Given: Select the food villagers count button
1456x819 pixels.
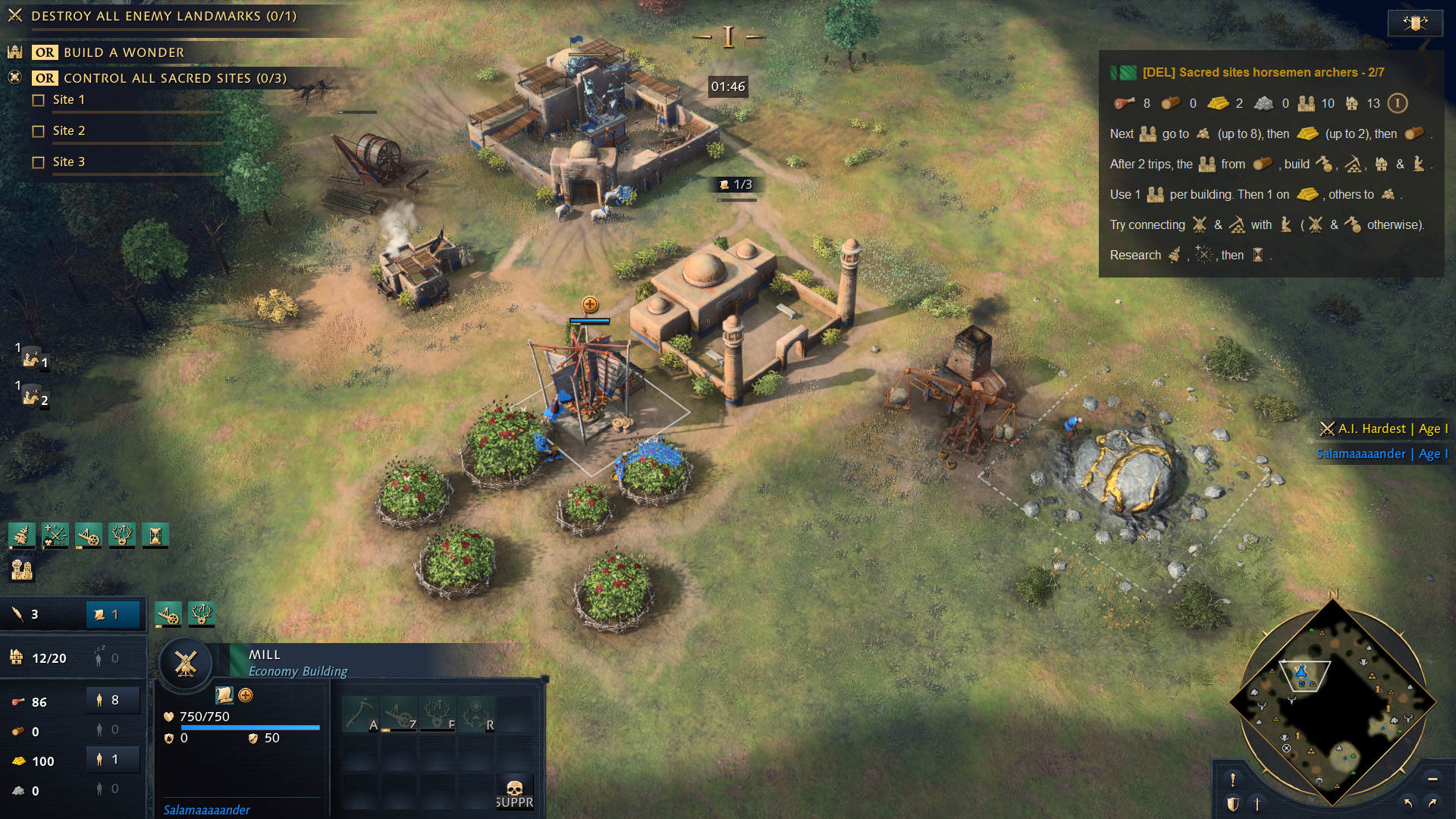Looking at the screenshot, I should [113, 701].
